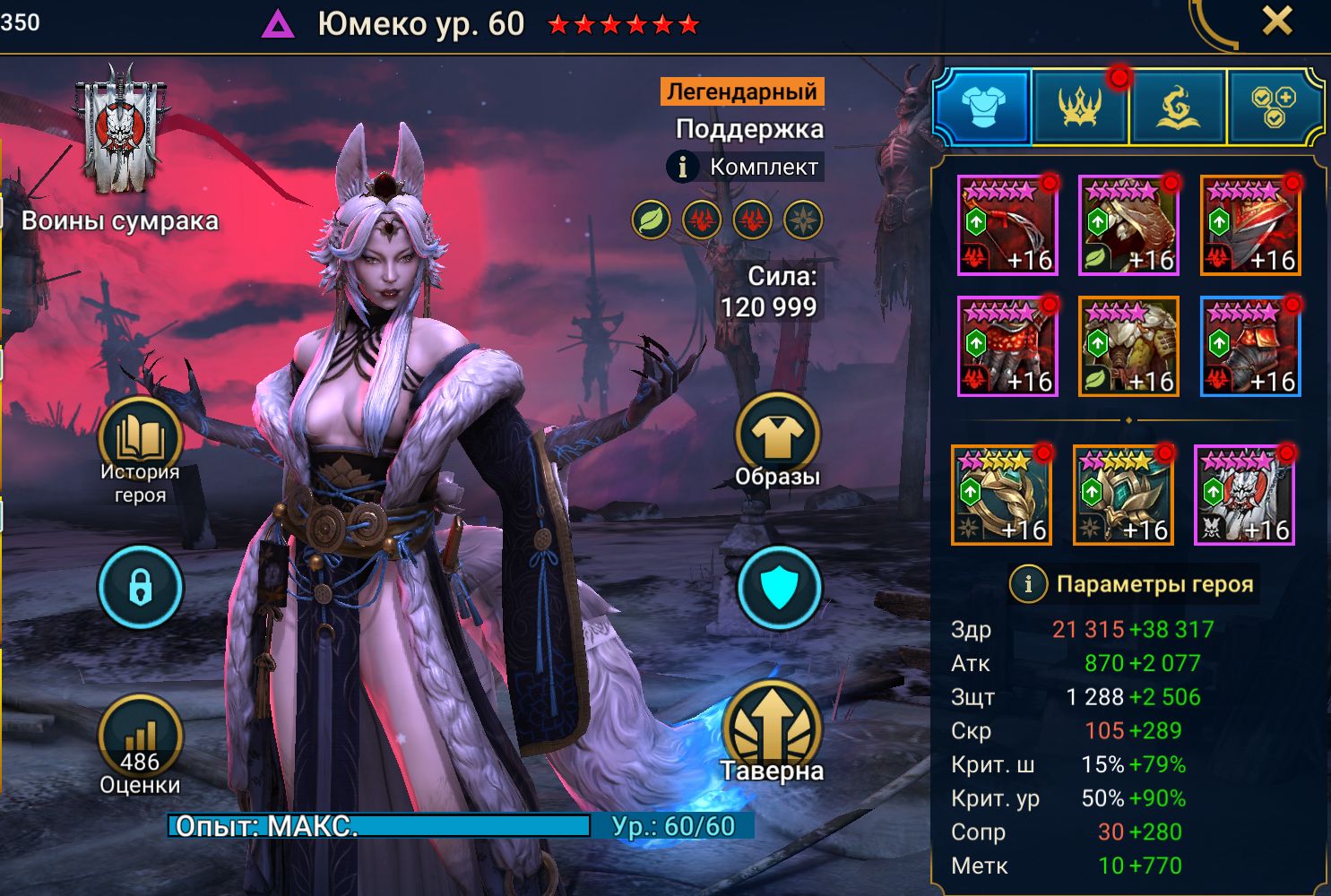The image size is (1331, 896).
Task: Close the hero screen with the X
Action: [x=1277, y=21]
